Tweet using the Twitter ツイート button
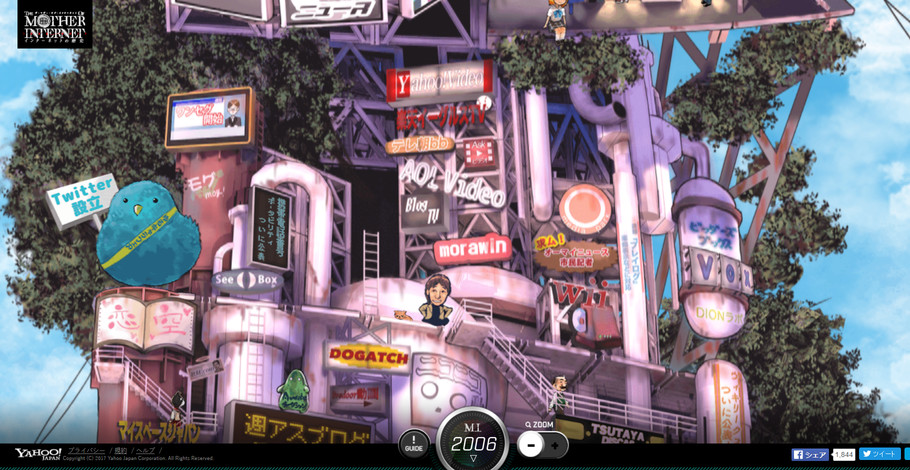 879,454
